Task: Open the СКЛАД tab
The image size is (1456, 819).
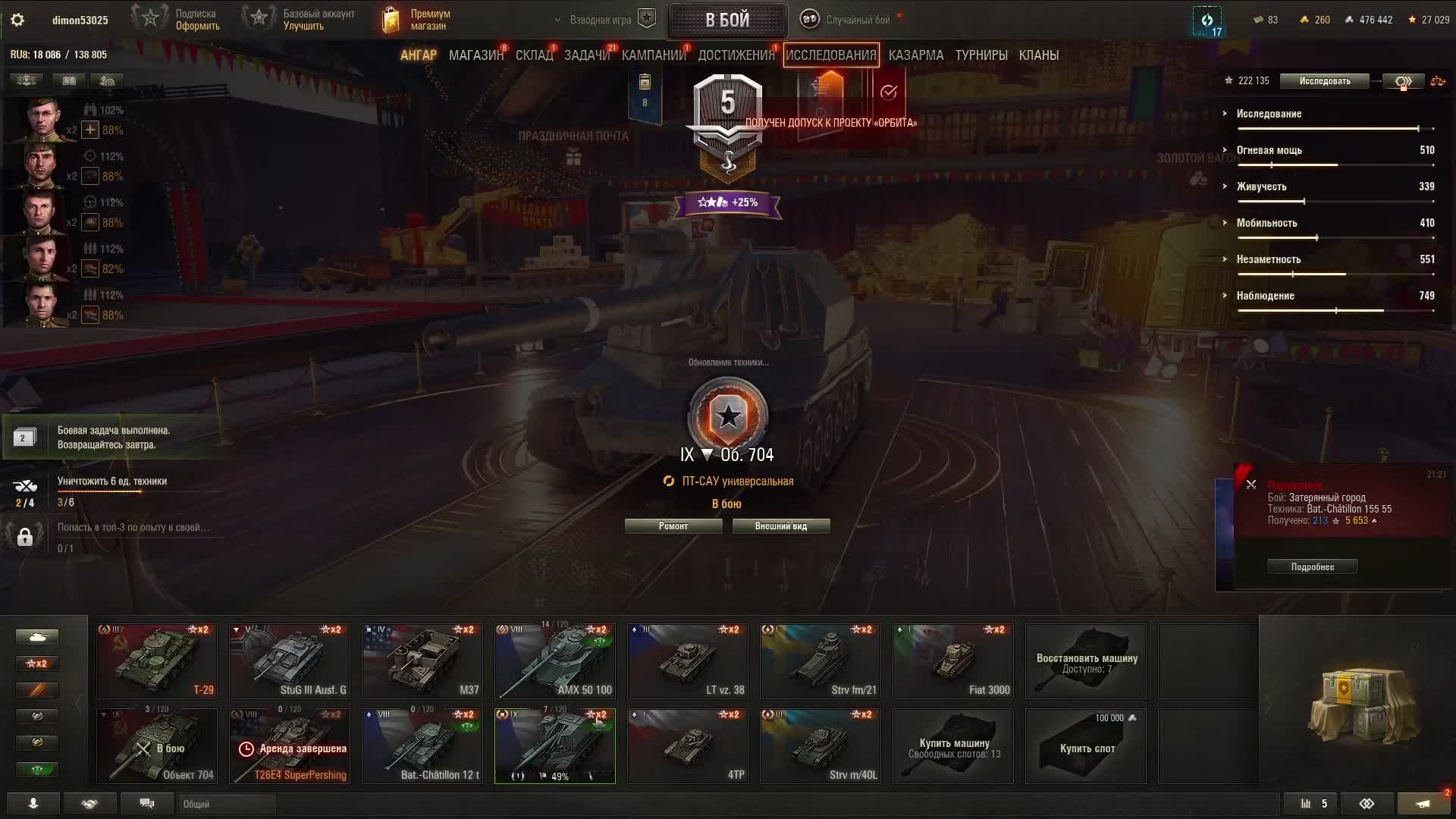Action: pos(534,55)
